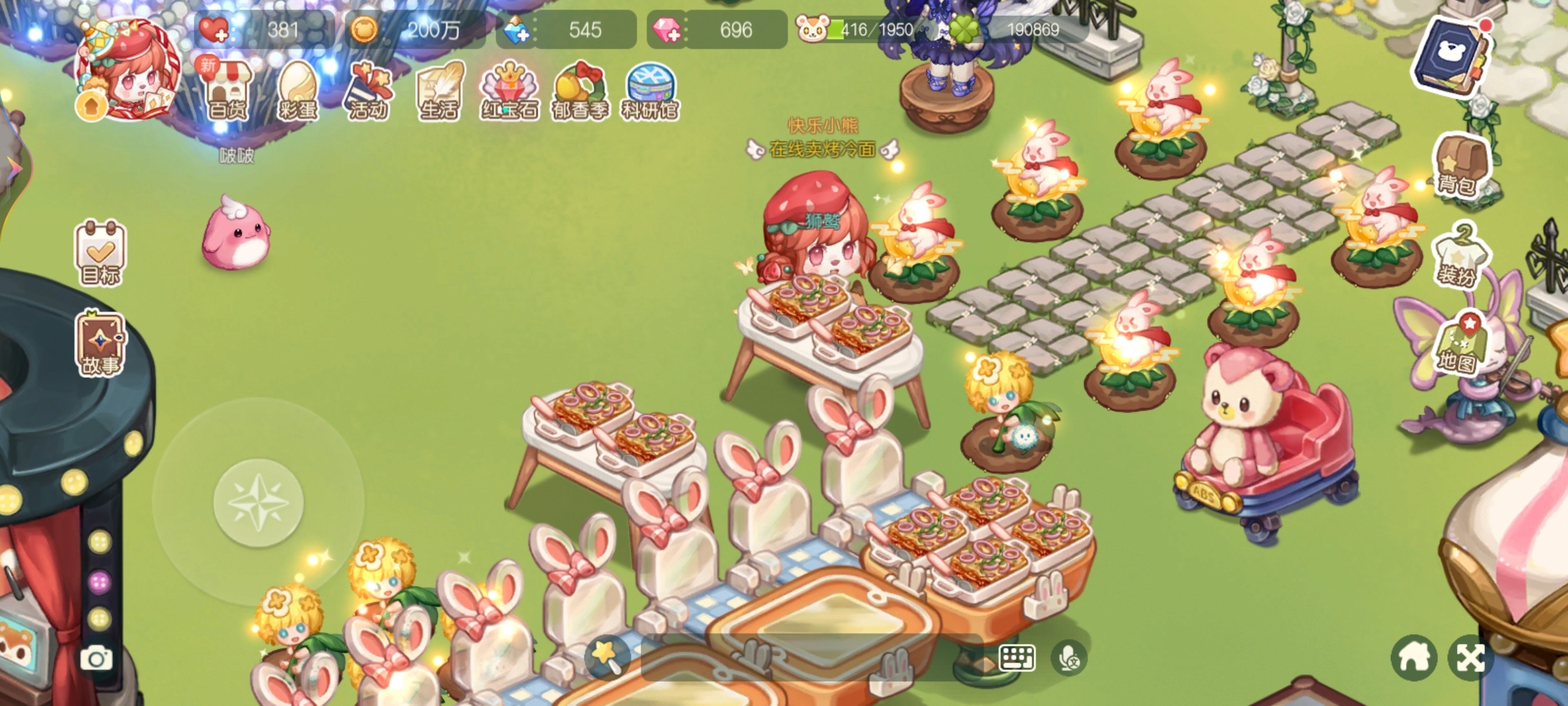
Task: Open the 科研馆 research hall
Action: (650, 92)
